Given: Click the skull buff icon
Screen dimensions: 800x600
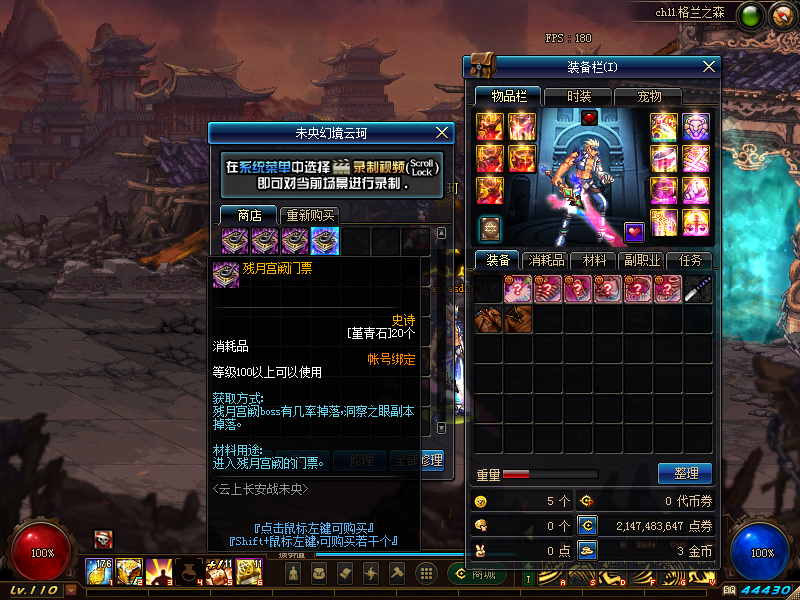Looking at the screenshot, I should coord(103,539).
